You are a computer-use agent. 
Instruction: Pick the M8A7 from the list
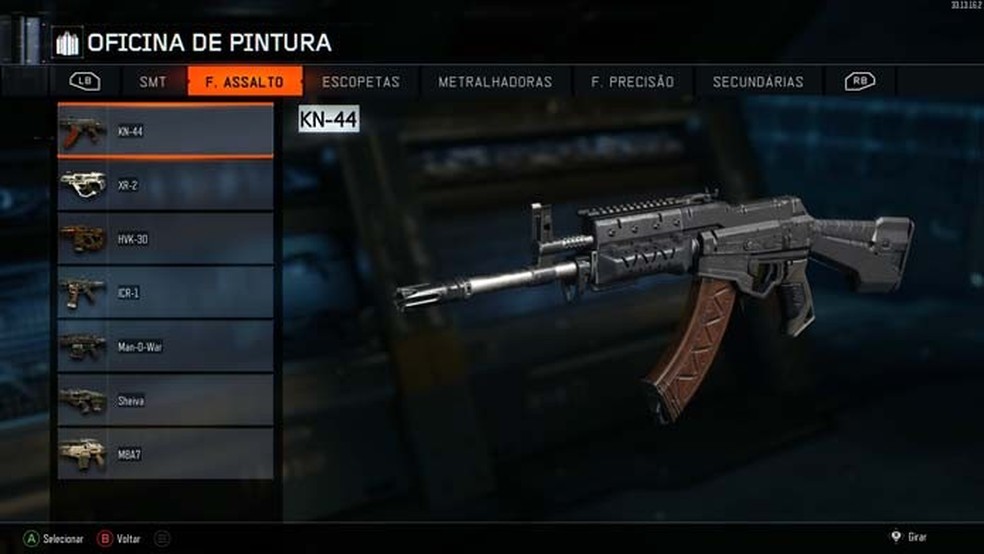165,454
